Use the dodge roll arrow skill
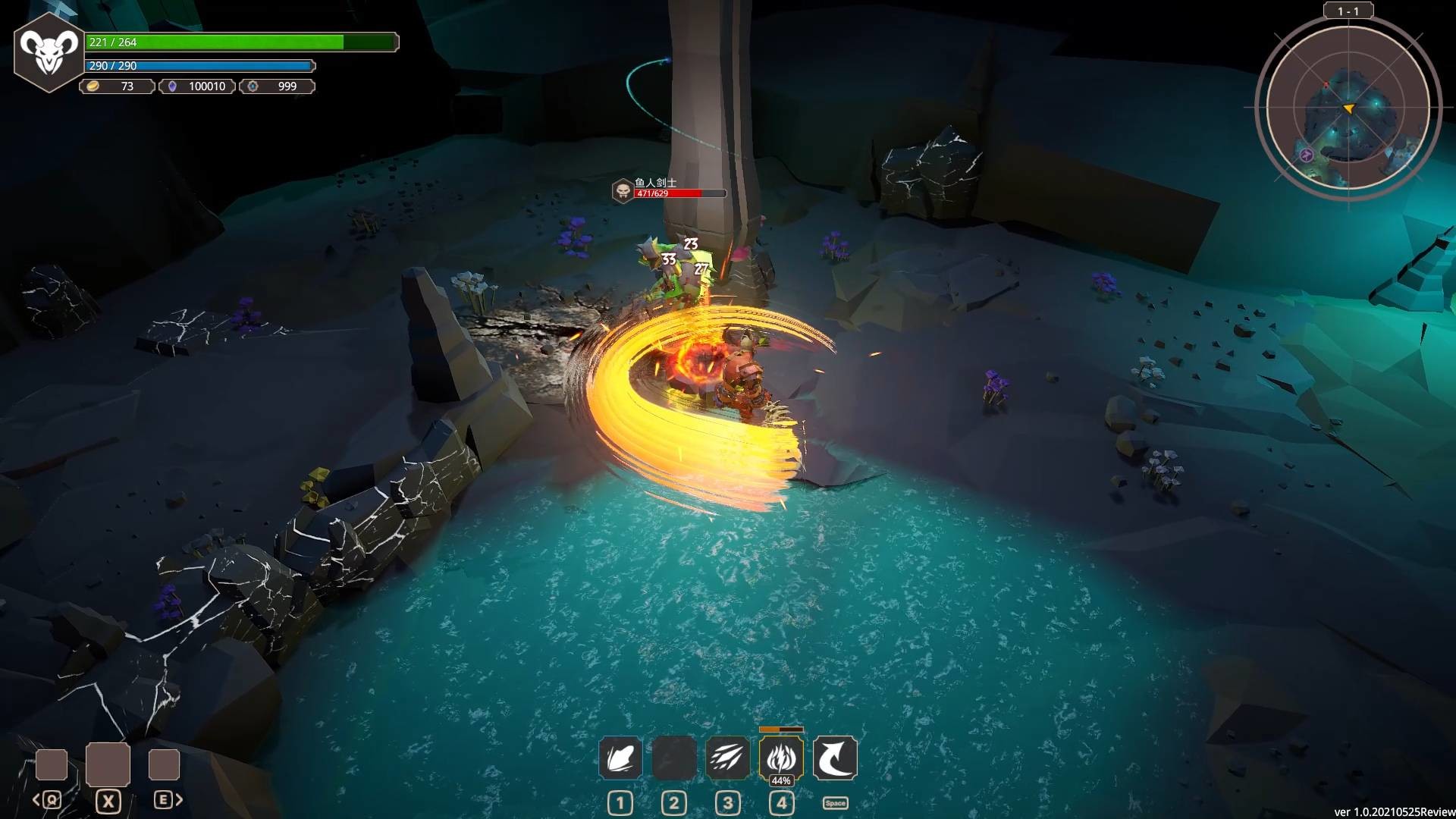 coord(834,758)
